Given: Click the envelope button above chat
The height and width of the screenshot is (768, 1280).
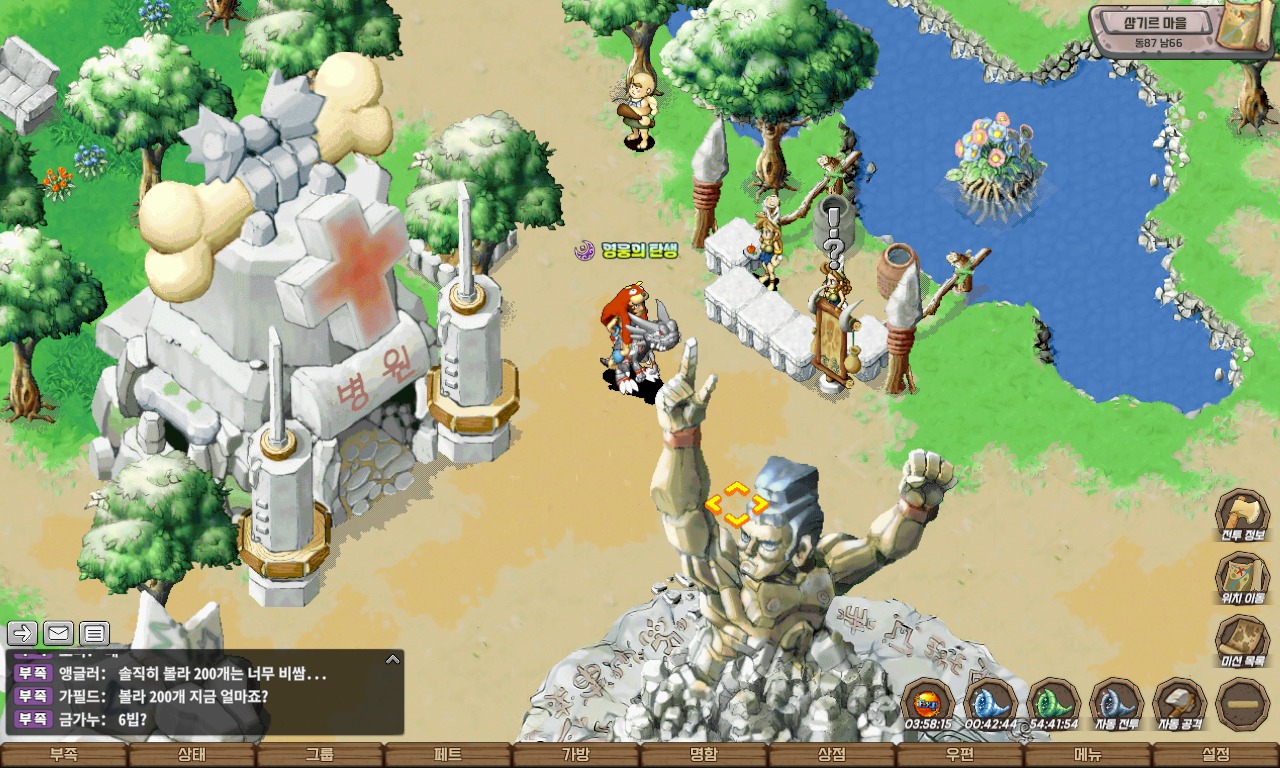Looking at the screenshot, I should 58,633.
